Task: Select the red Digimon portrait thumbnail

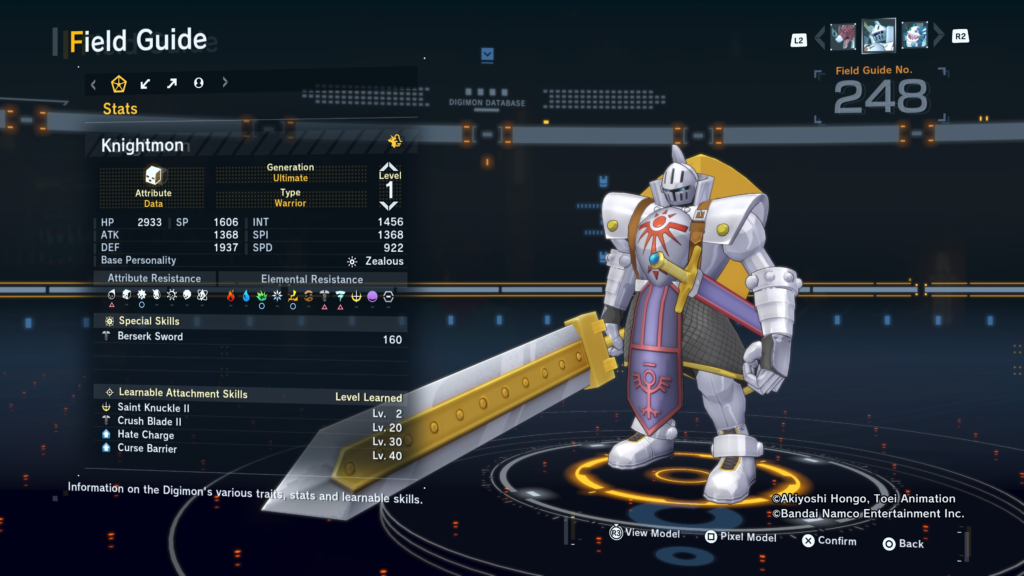Action: (x=843, y=37)
